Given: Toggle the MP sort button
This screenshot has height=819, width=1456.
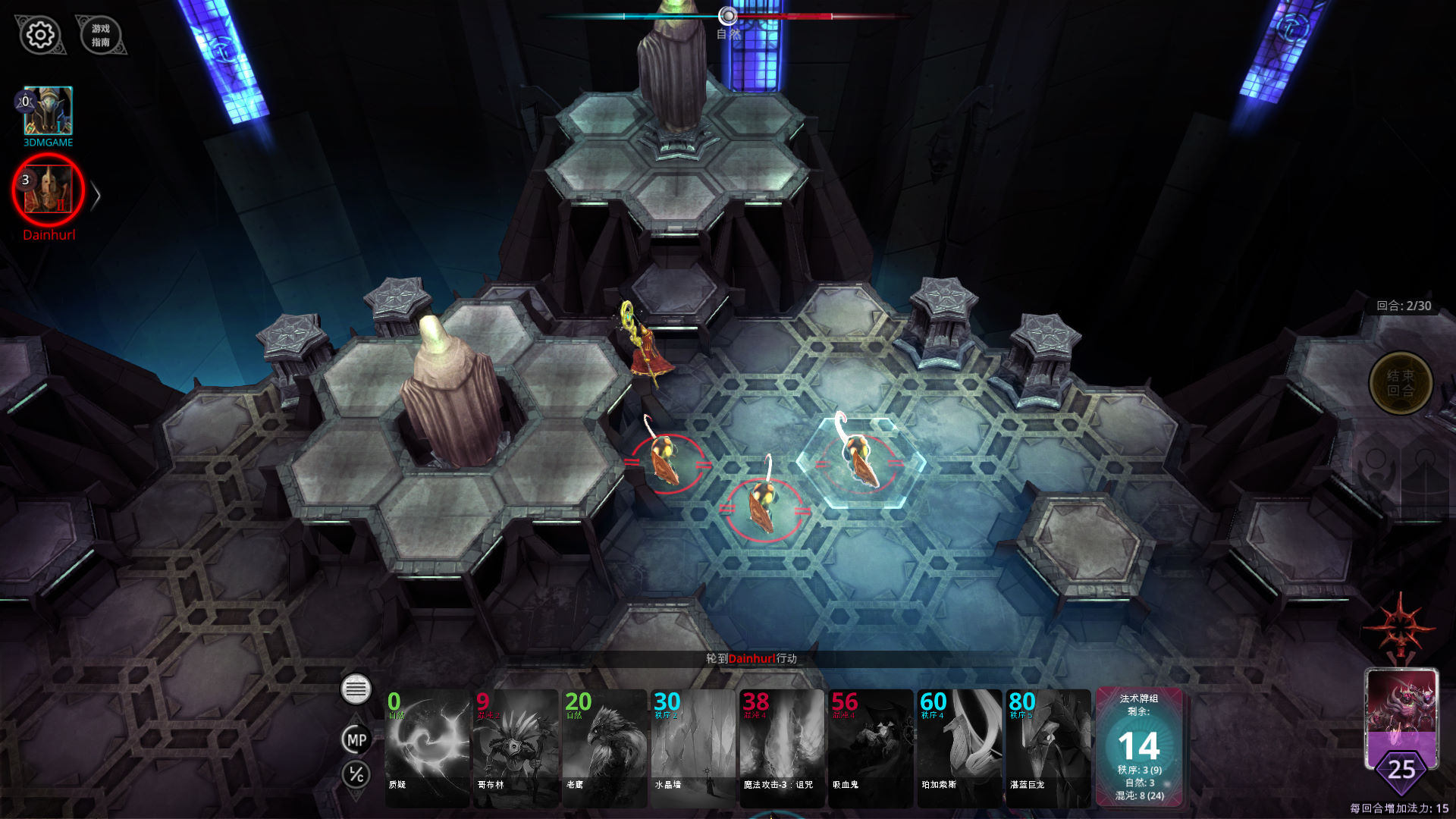Looking at the screenshot, I should point(356,740).
